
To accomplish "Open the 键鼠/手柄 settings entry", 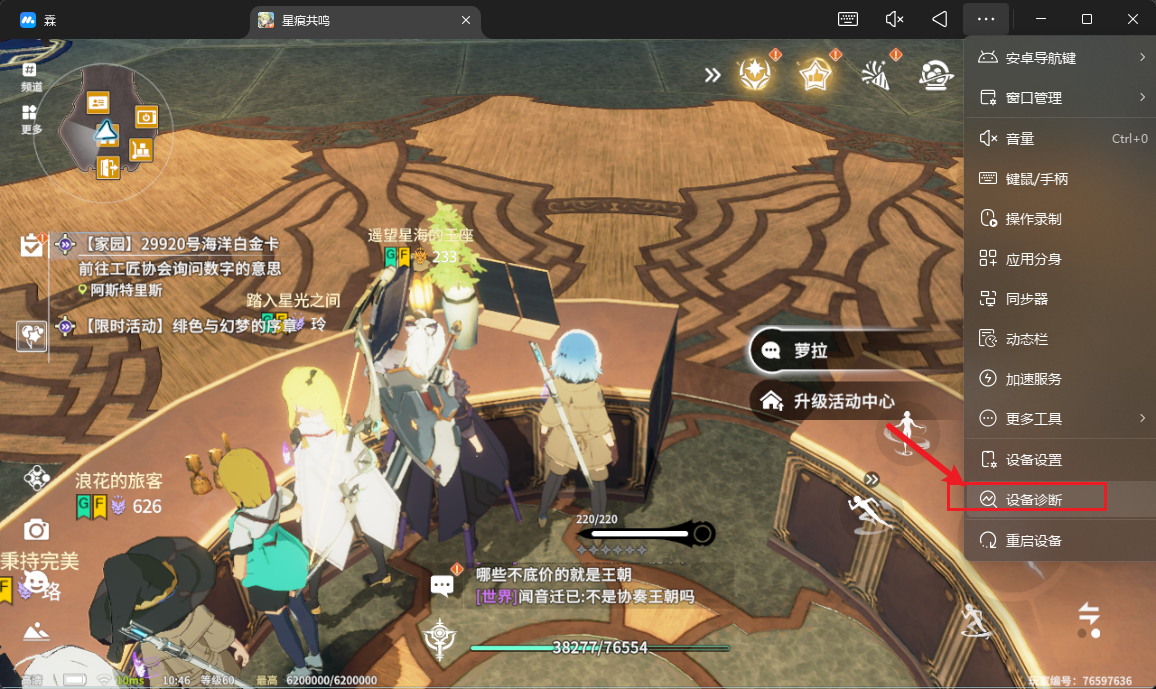I will [x=1036, y=179].
